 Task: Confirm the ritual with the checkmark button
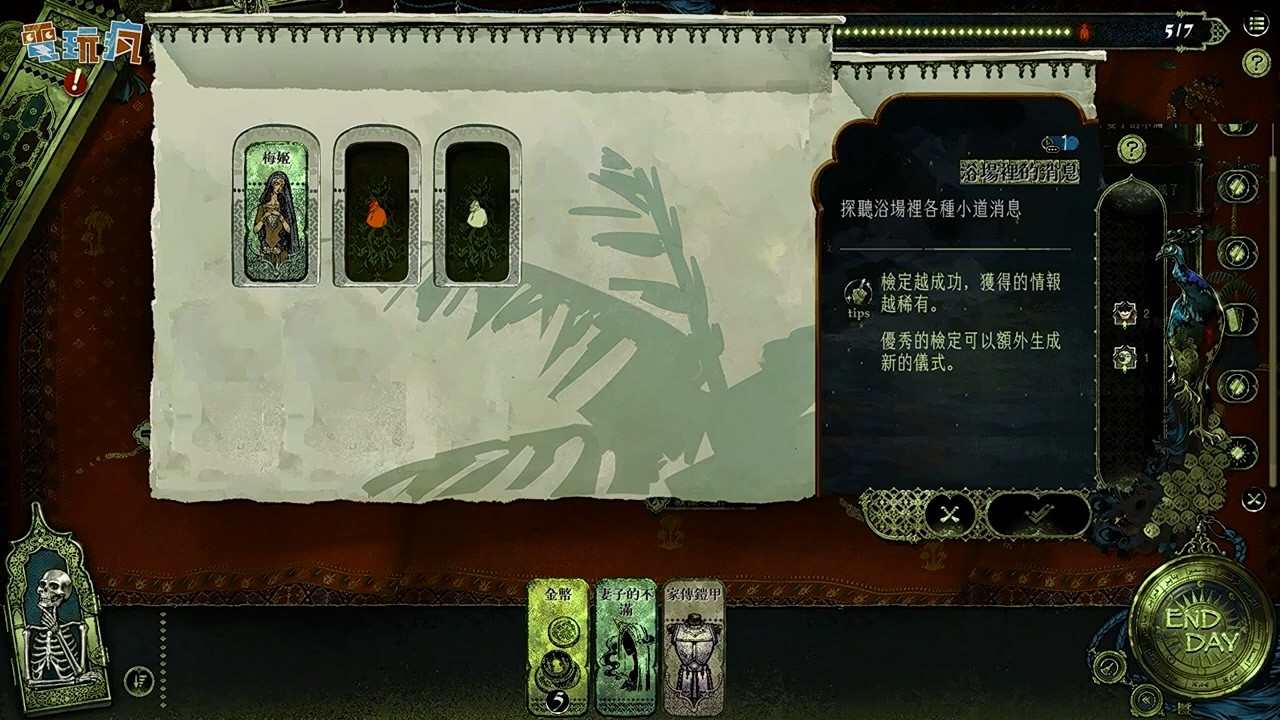pos(1040,514)
